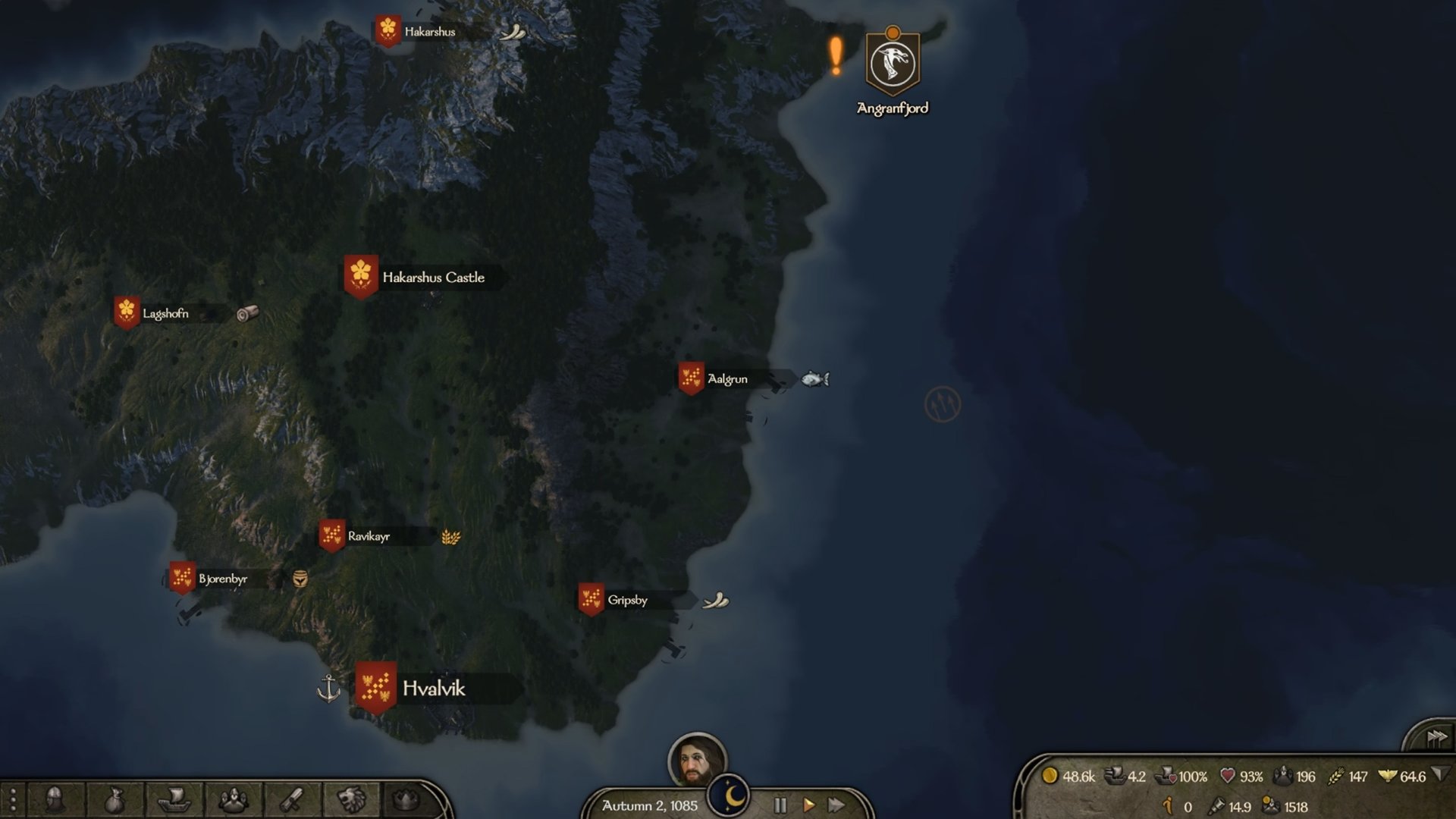The image size is (1456, 819).
Task: Open the clan lion-head screen
Action: [x=351, y=799]
